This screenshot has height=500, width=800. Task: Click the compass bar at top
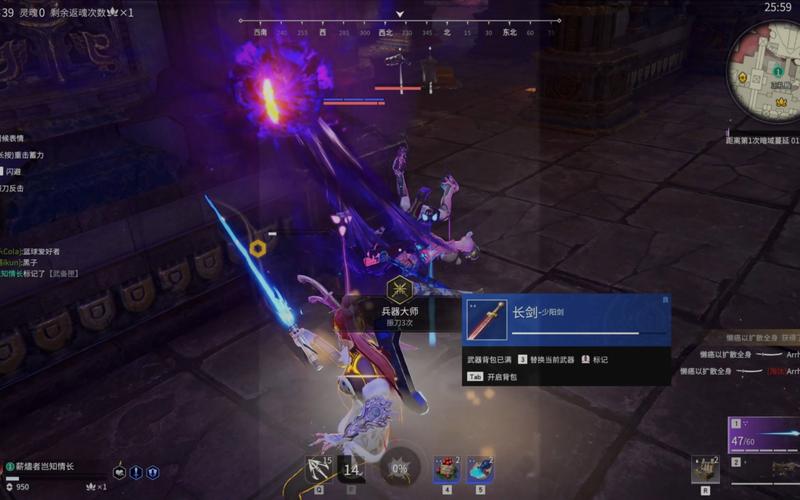tap(399, 31)
